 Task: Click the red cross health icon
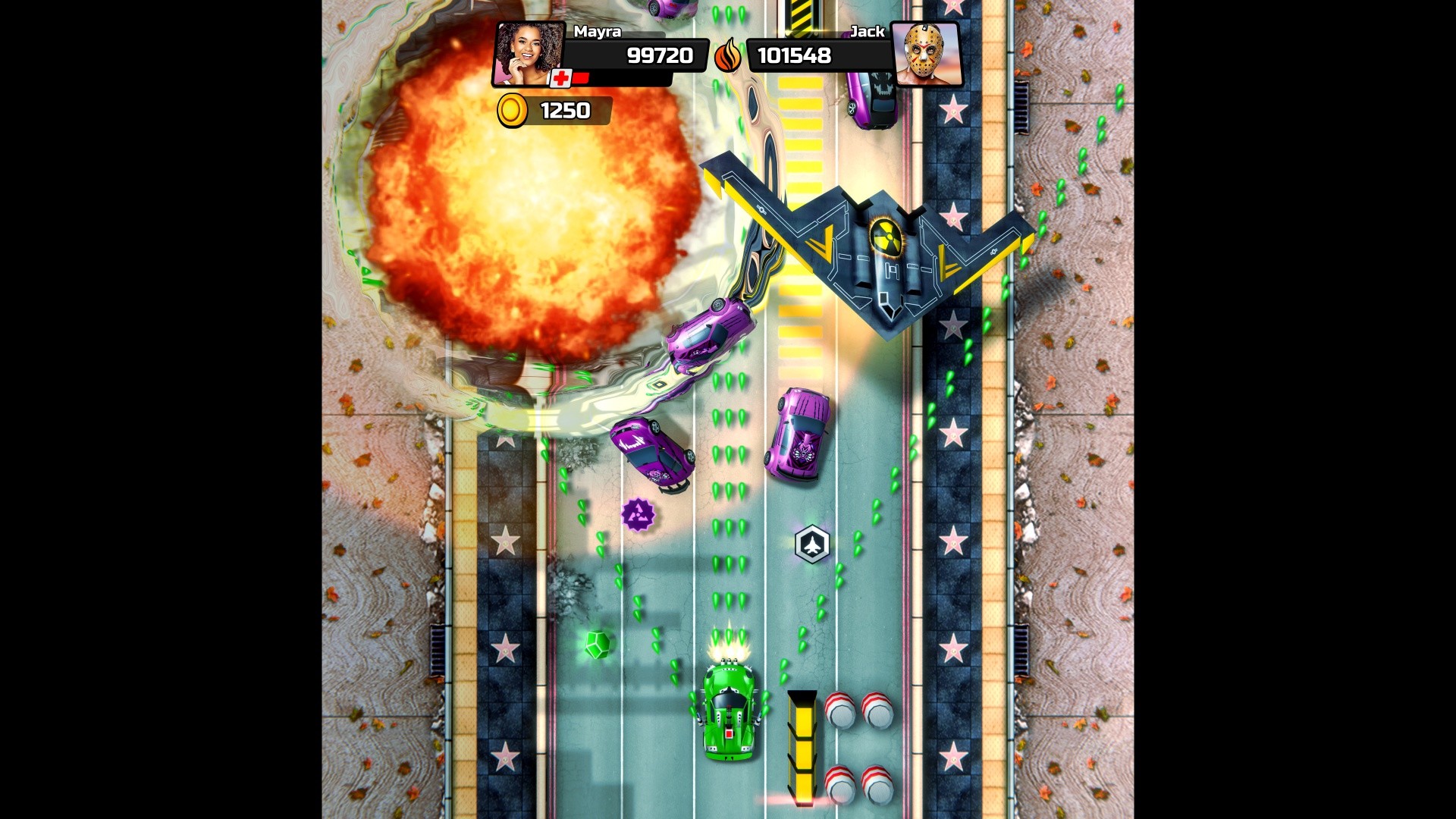pos(562,77)
